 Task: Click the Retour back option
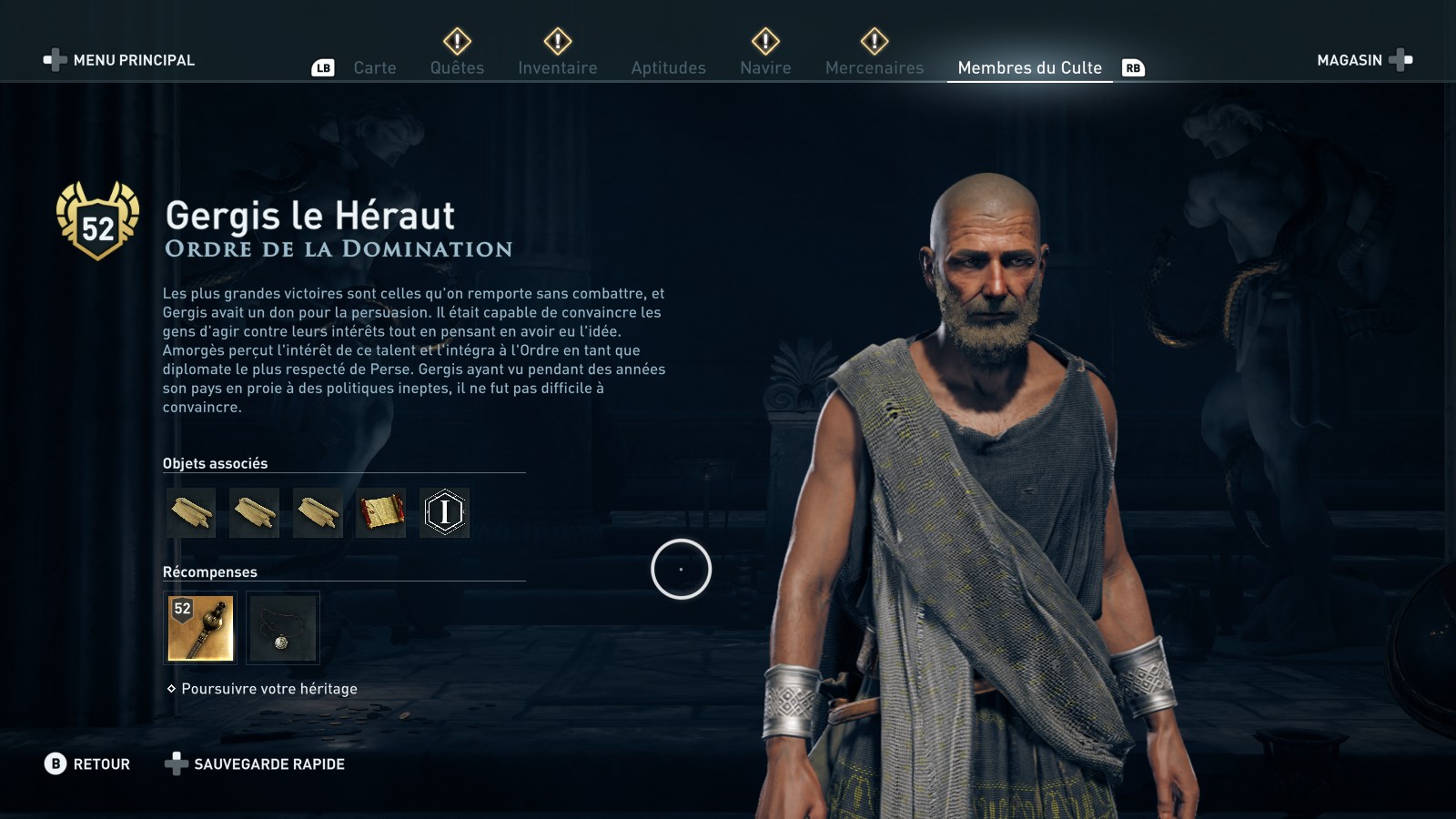point(87,764)
